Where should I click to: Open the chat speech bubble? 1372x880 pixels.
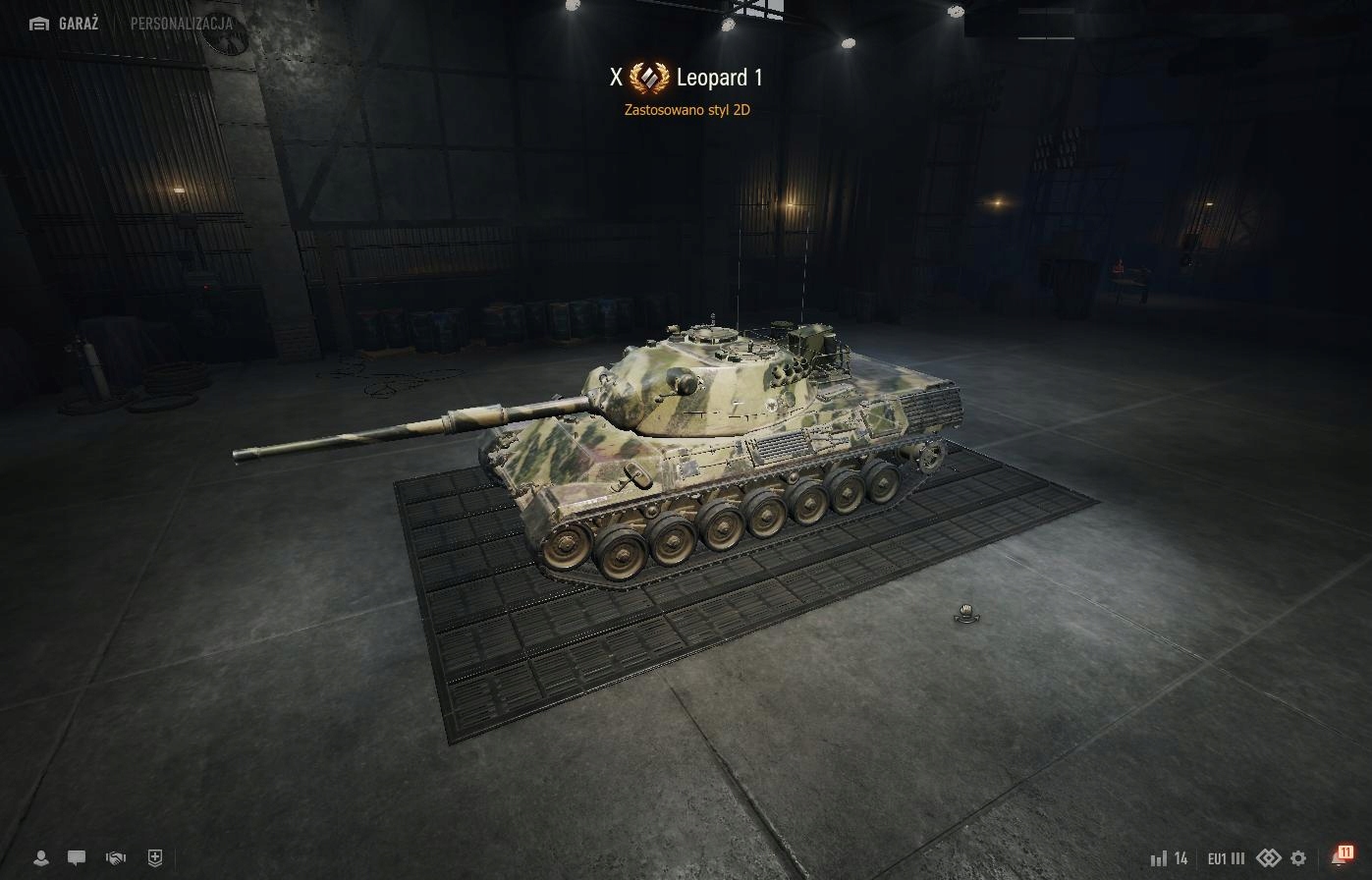point(77,857)
